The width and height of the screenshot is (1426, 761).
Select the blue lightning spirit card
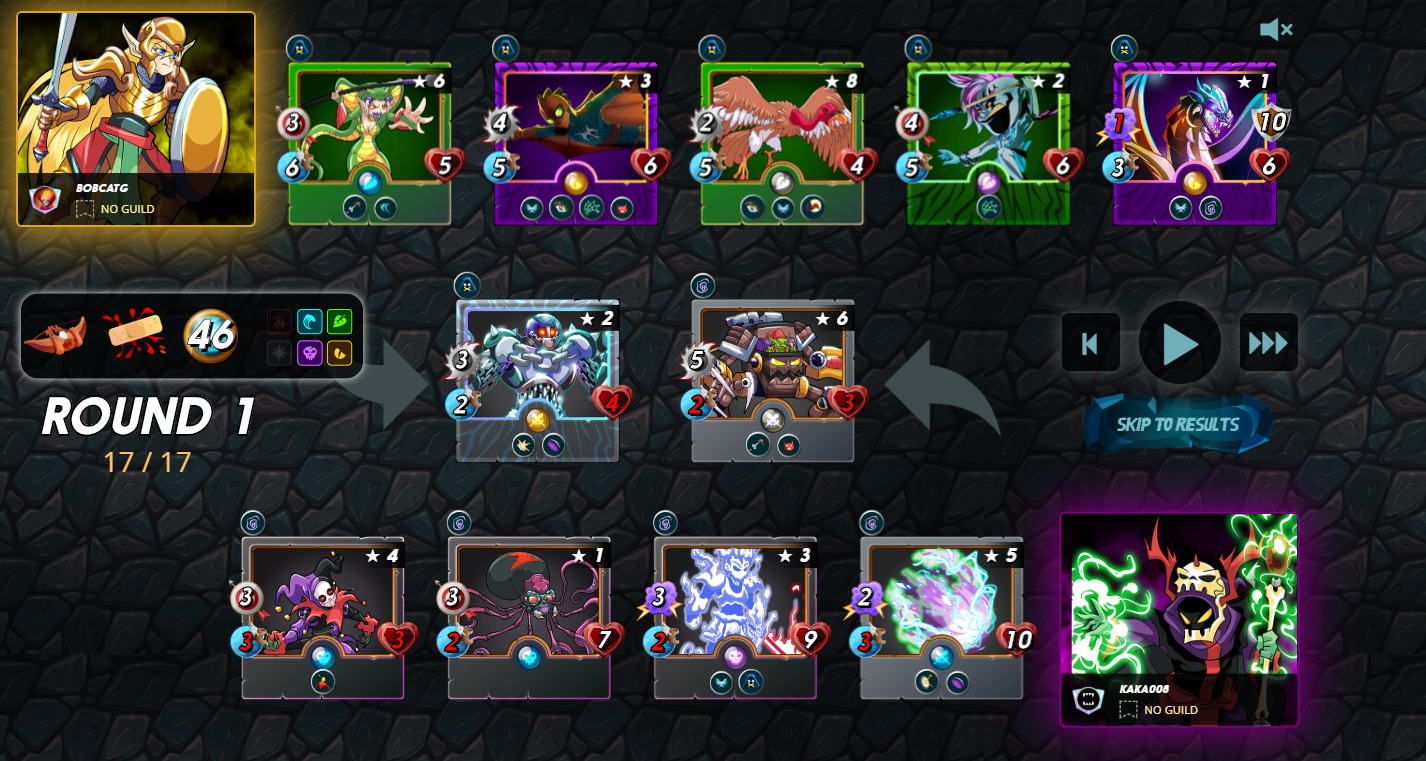pos(735,615)
